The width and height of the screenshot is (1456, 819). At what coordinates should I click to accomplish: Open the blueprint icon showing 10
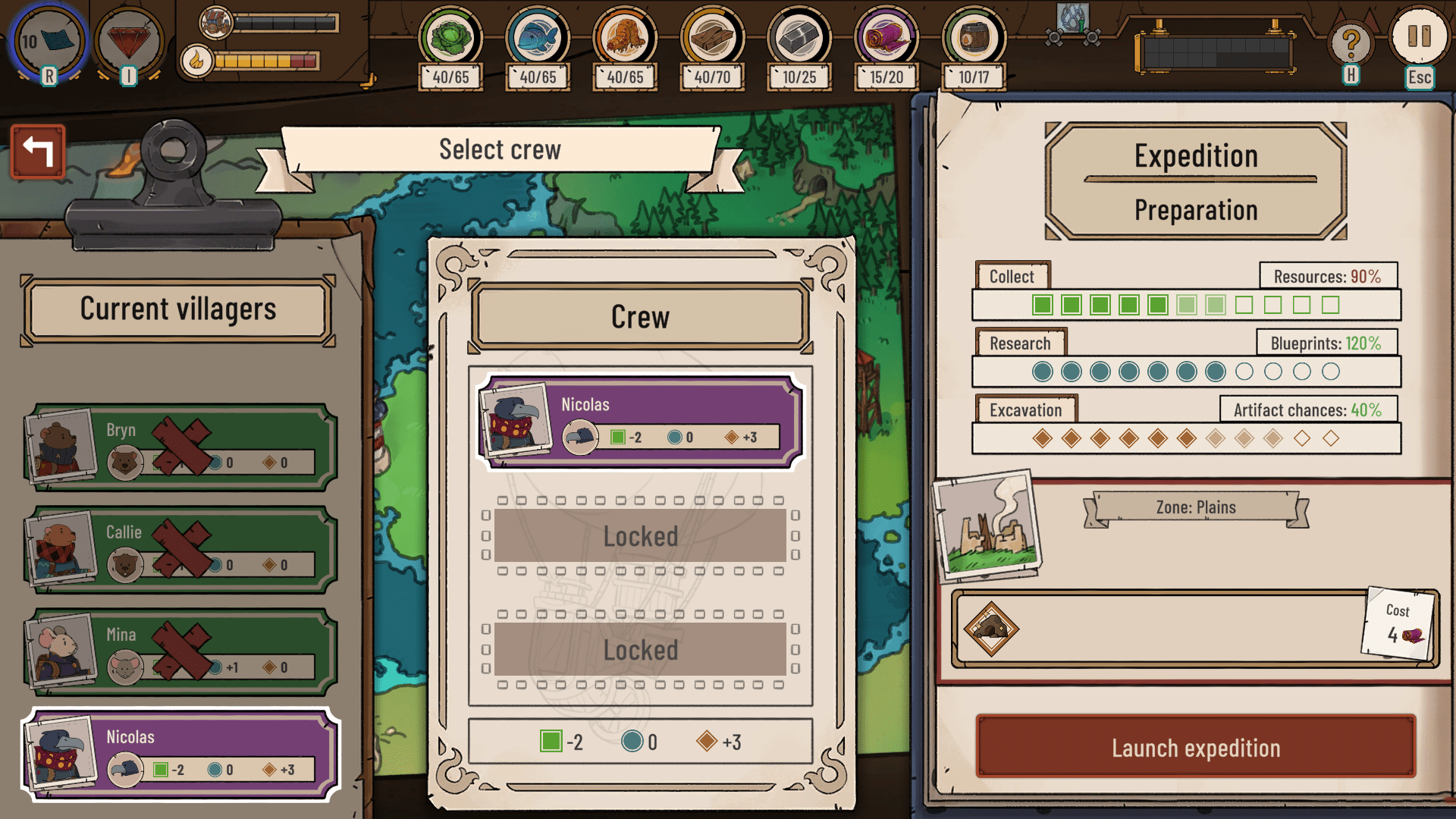[49, 41]
